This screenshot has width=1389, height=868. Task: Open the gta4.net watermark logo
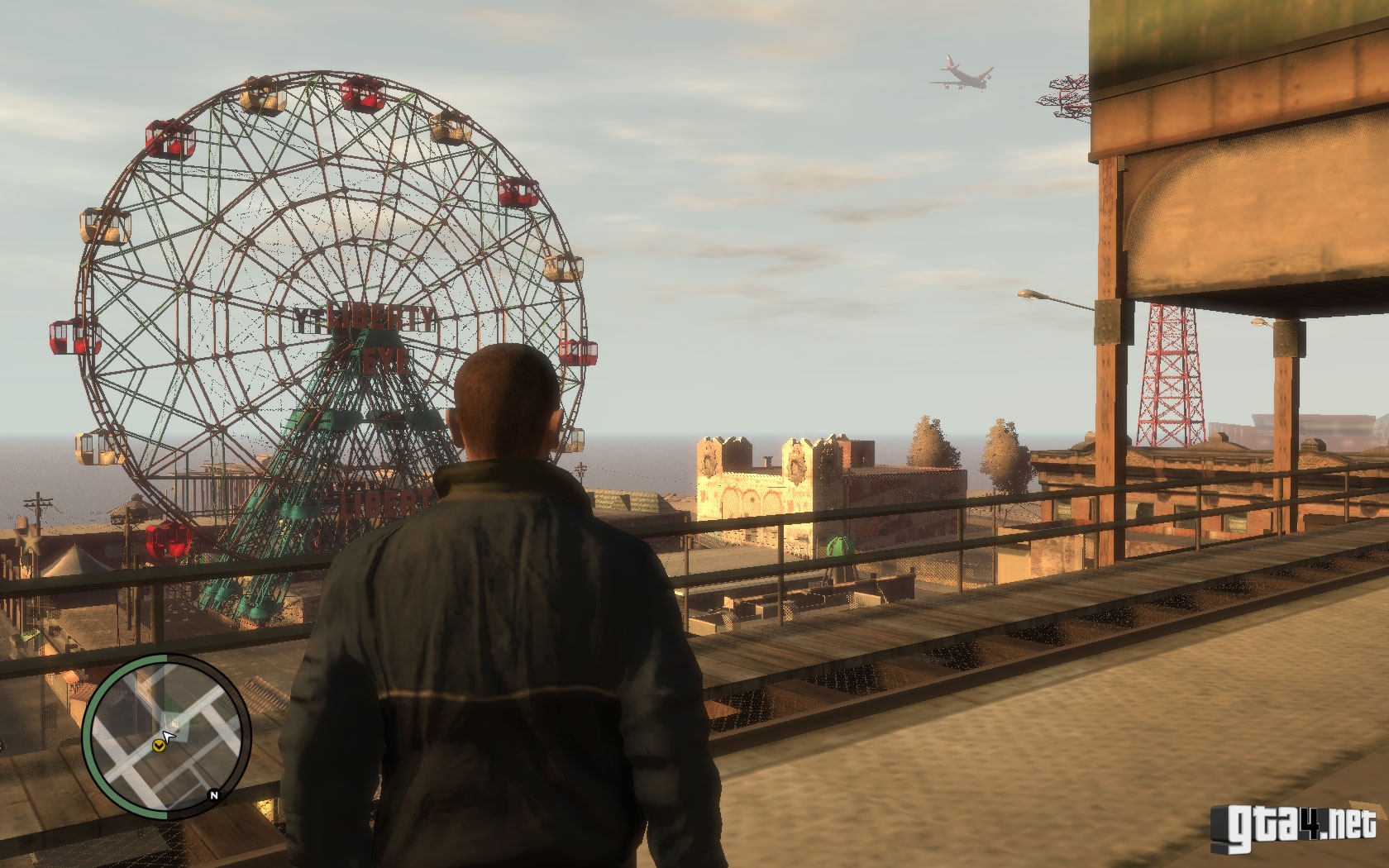click(x=1294, y=826)
